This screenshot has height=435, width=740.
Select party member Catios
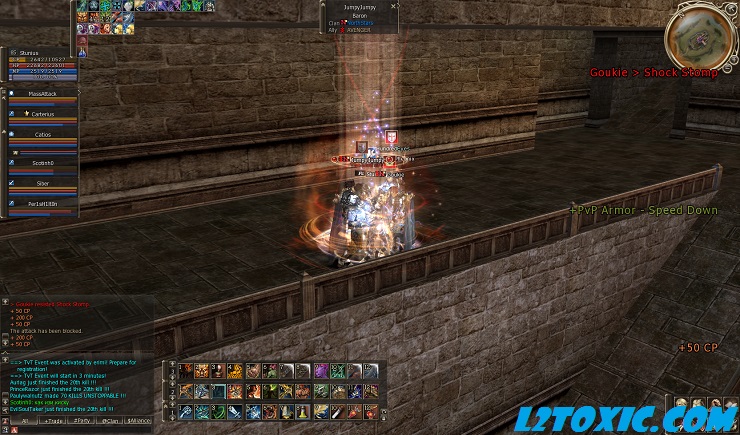coord(43,134)
